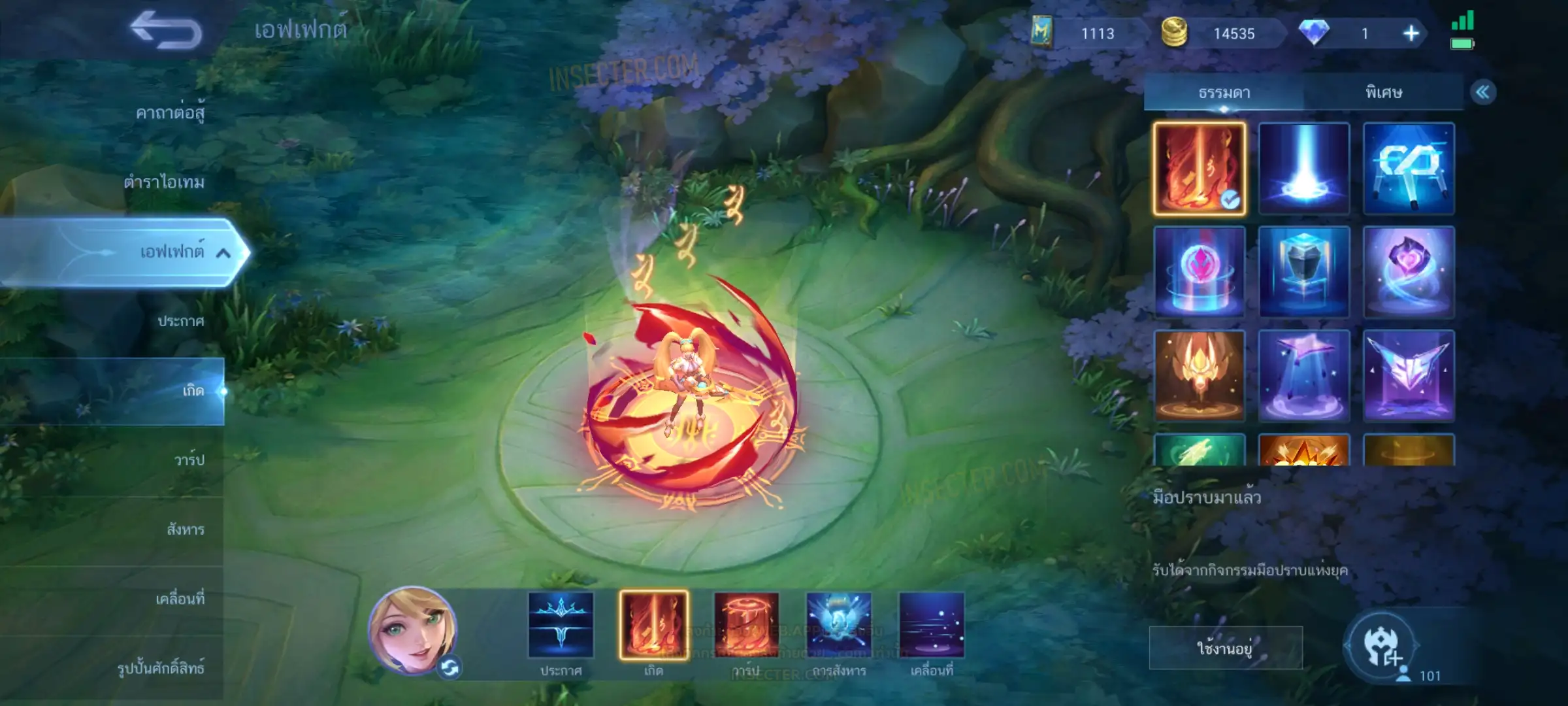
Task: Switch to the พิเศษ tab
Action: [1383, 92]
